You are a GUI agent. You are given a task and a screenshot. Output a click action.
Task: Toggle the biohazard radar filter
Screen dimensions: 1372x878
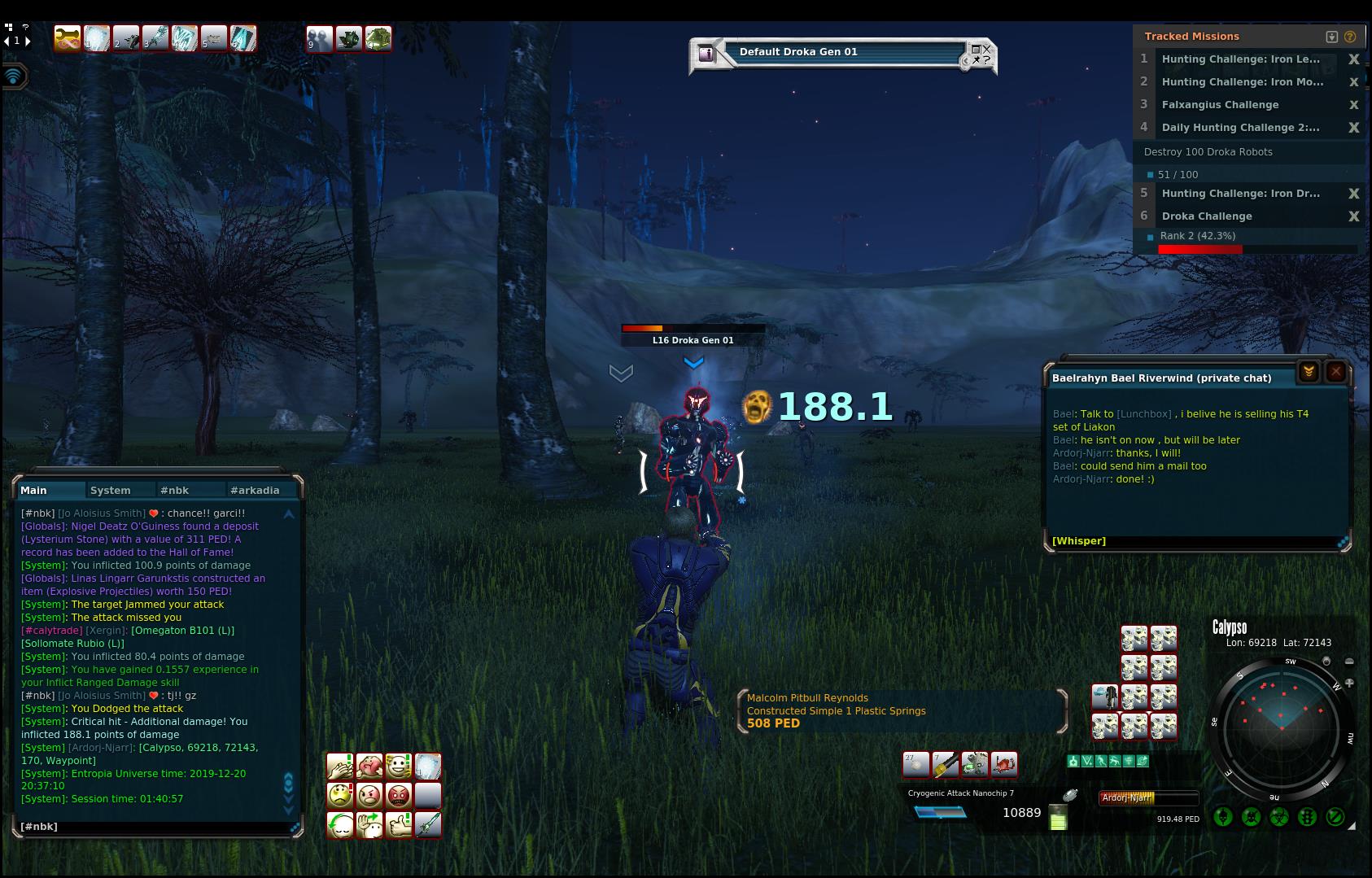[1279, 816]
